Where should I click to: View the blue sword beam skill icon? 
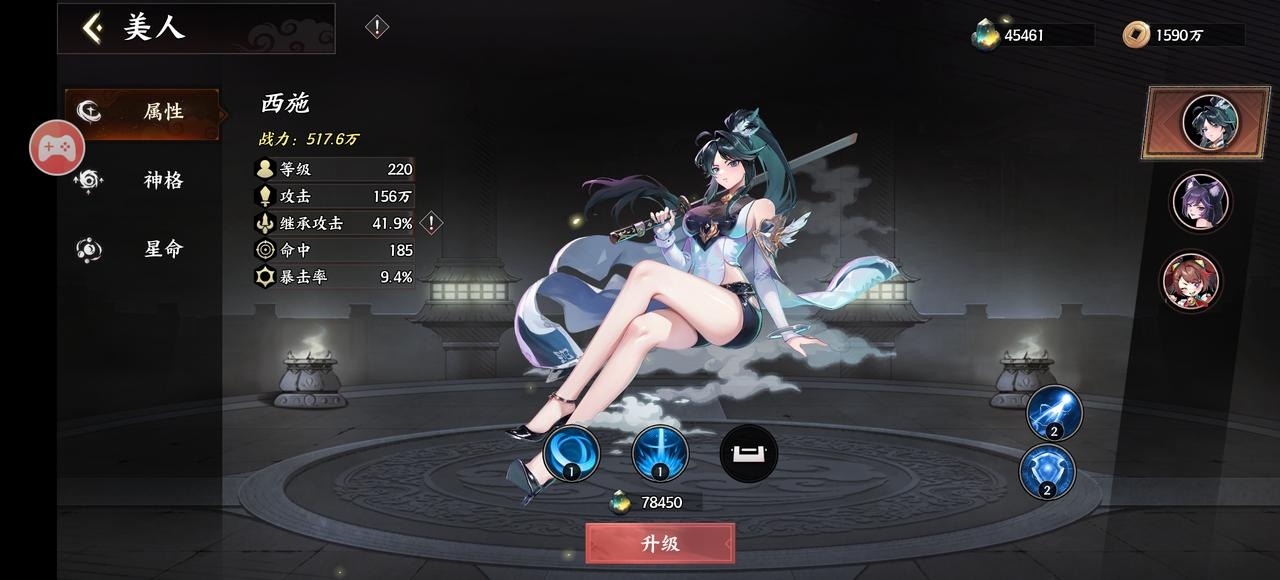pos(660,454)
